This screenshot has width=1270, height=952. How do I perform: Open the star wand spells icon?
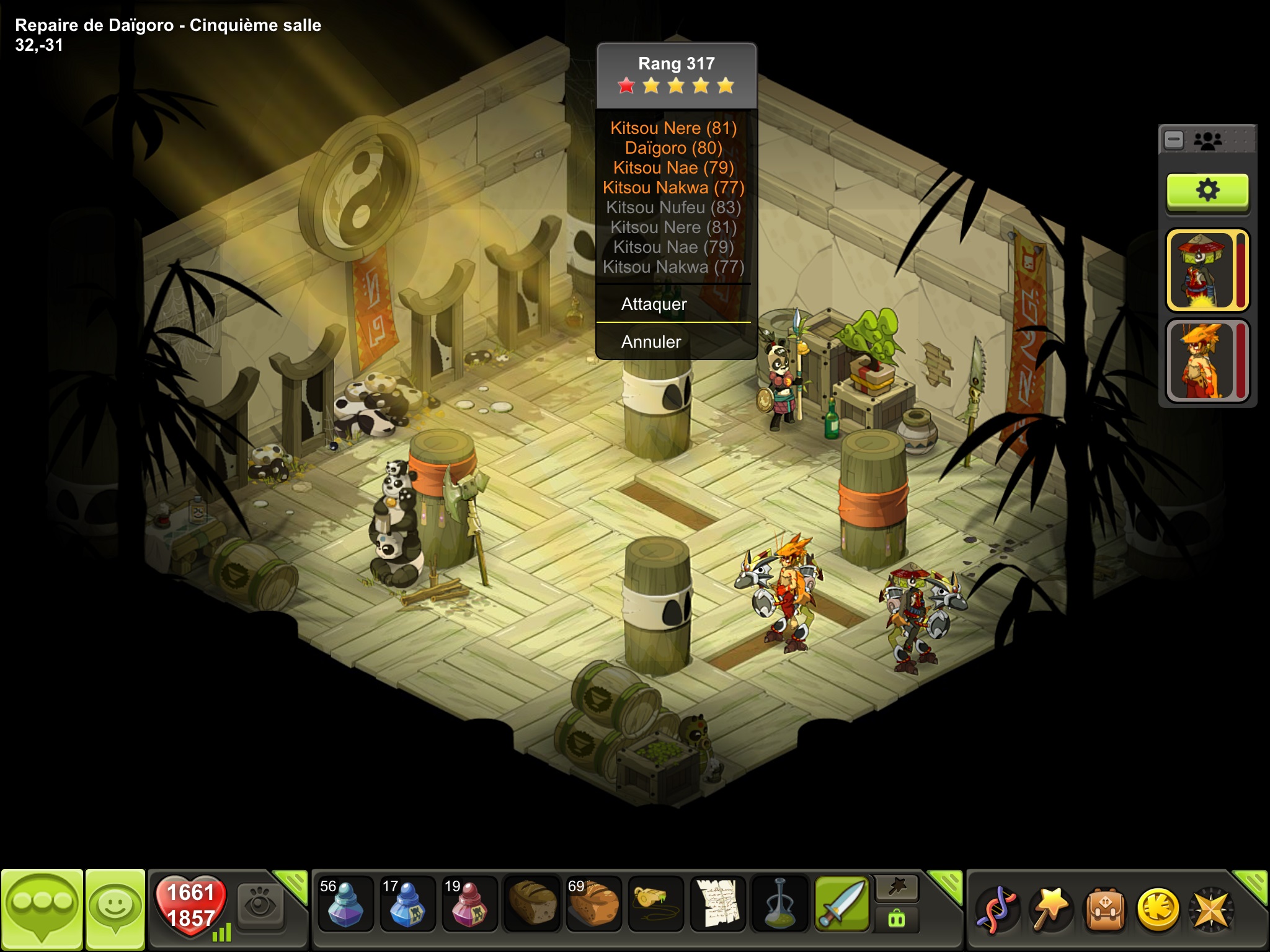[1050, 910]
